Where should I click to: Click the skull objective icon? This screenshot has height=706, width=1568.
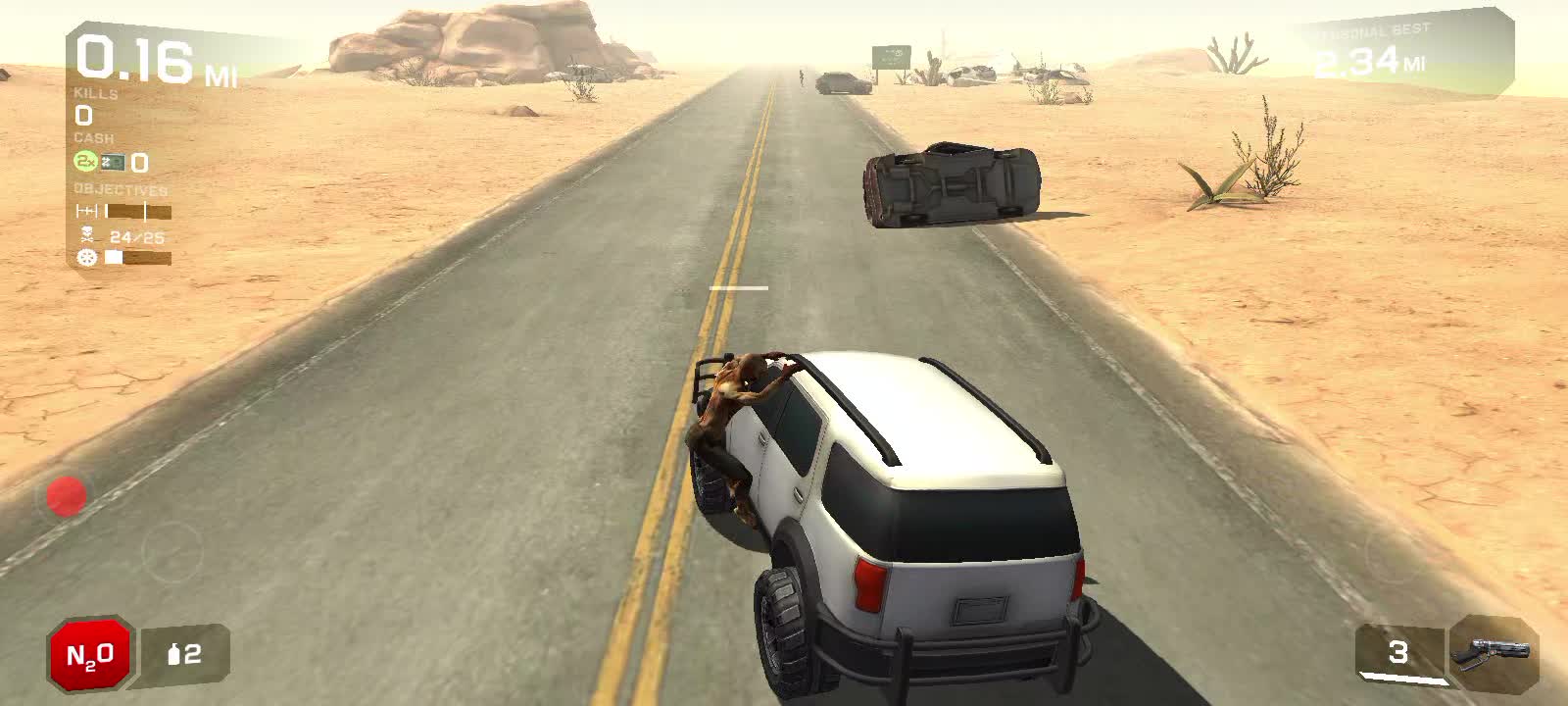point(86,234)
